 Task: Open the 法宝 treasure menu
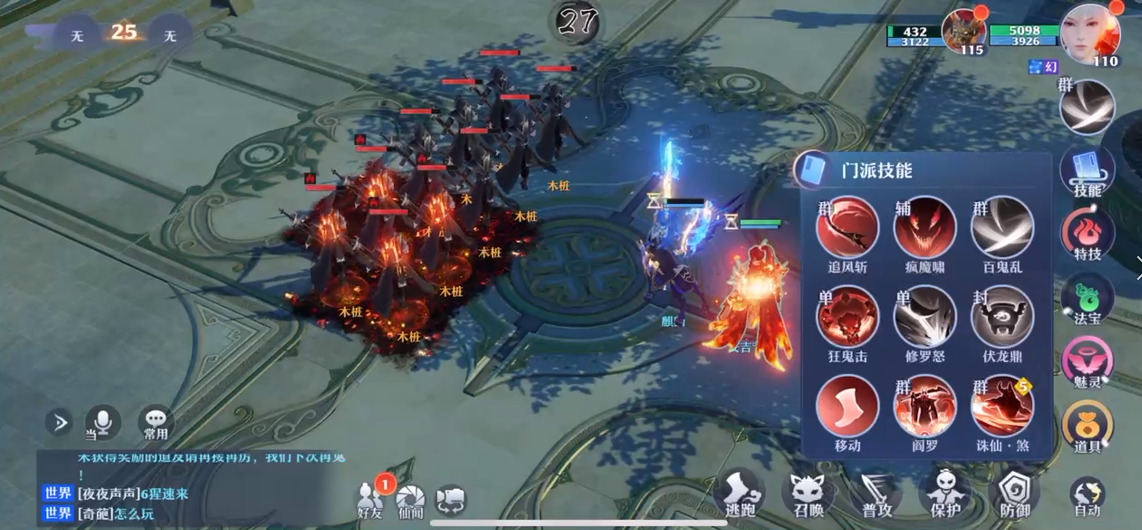pos(1087,298)
